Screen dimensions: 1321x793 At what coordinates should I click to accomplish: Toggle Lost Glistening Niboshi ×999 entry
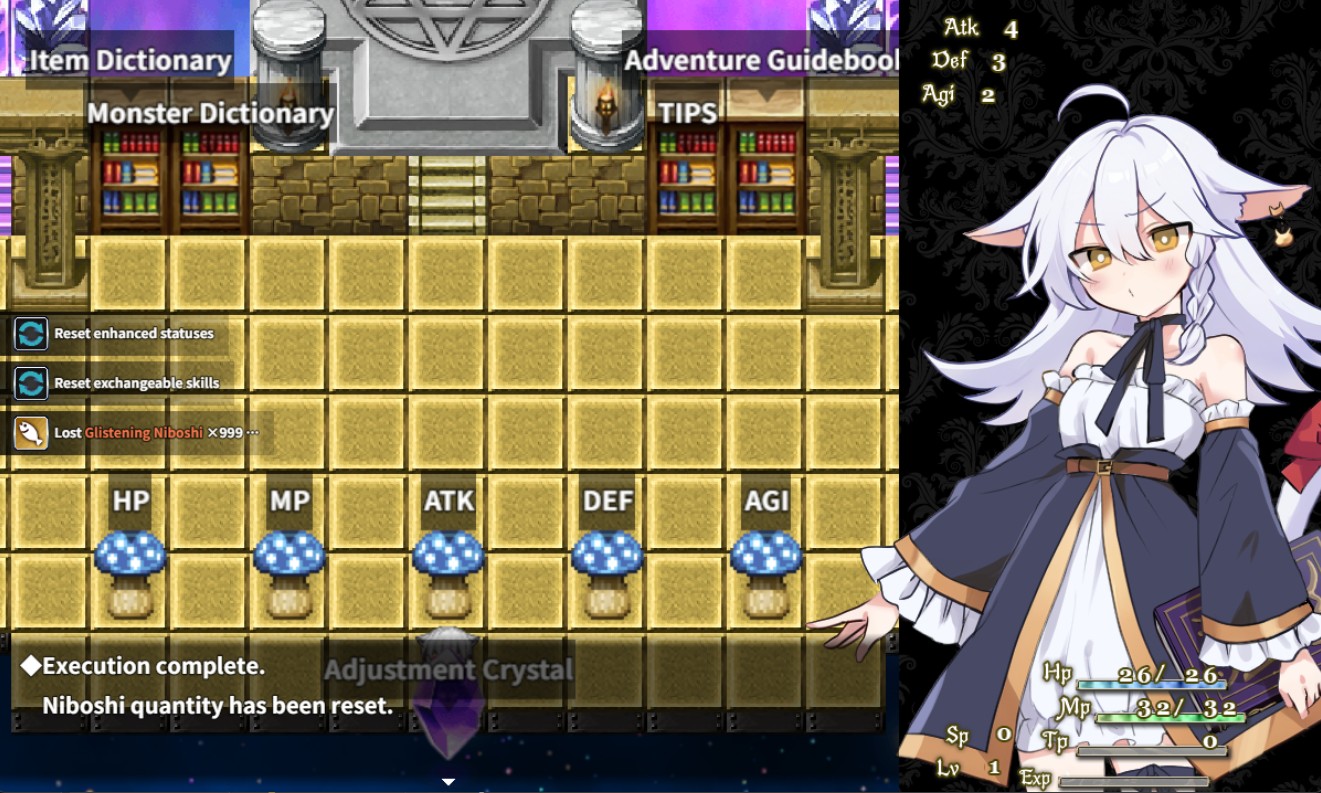coord(150,432)
